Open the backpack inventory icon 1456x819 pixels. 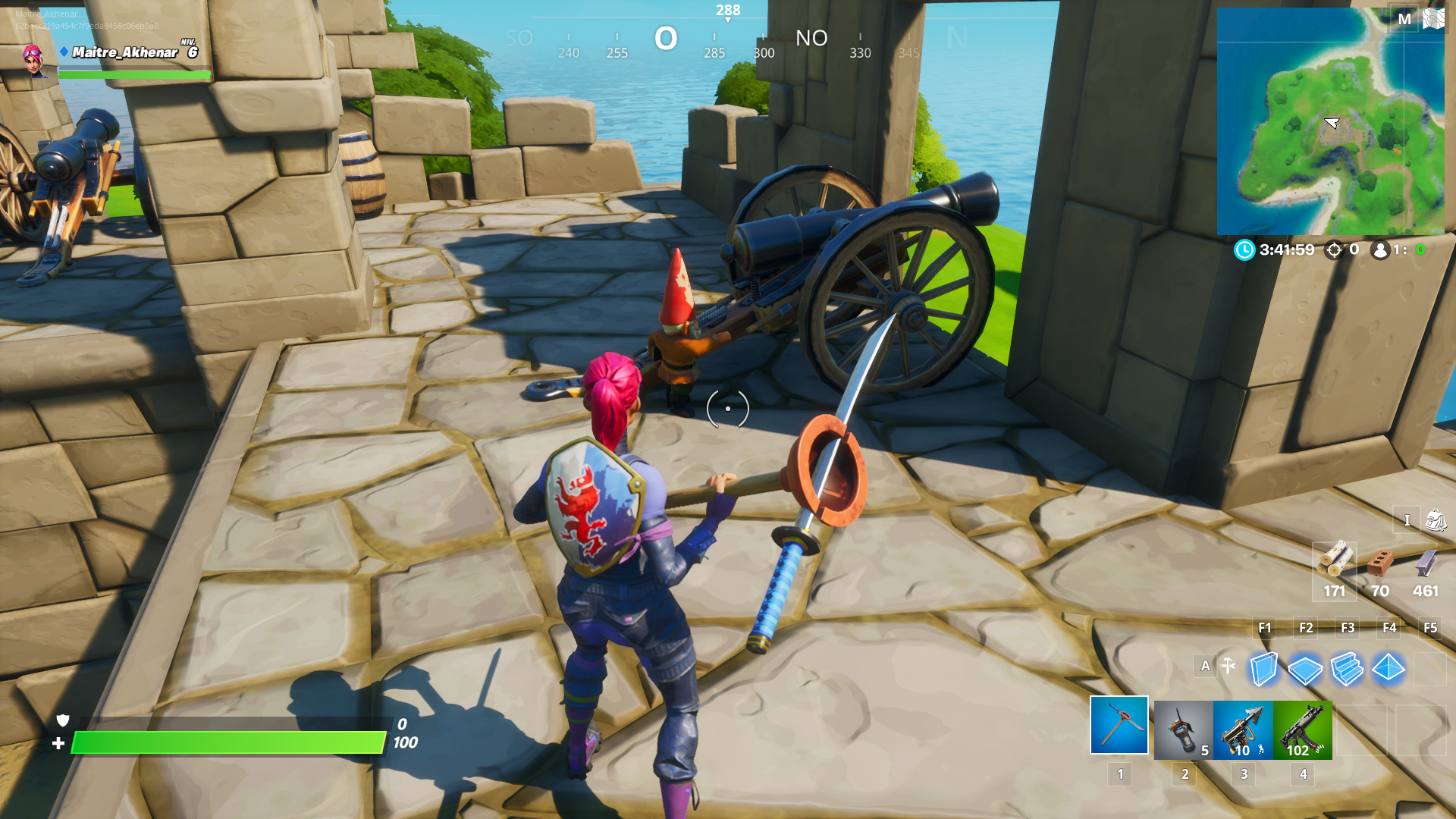coord(1436,520)
